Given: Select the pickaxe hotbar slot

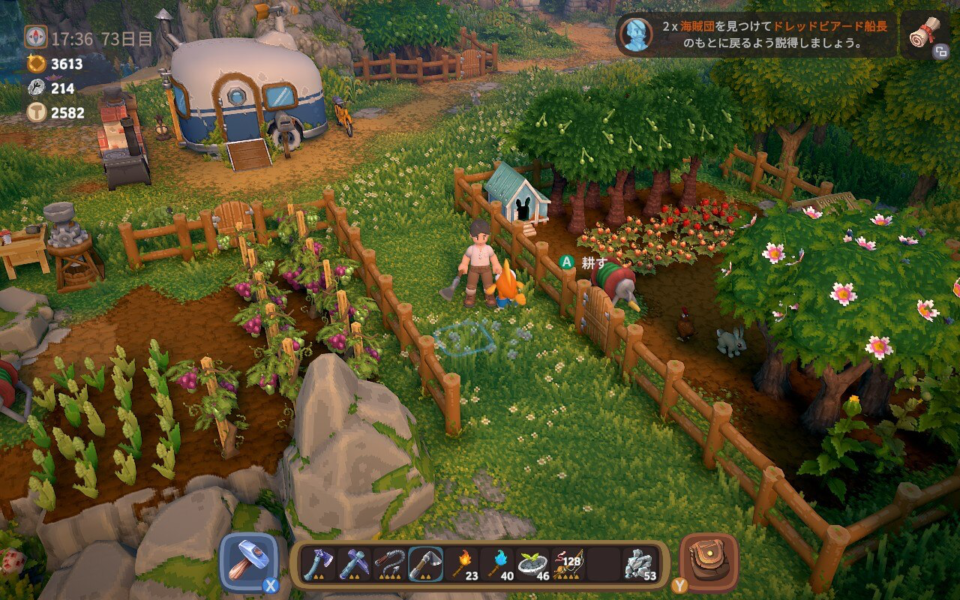Looking at the screenshot, I should 353,564.
